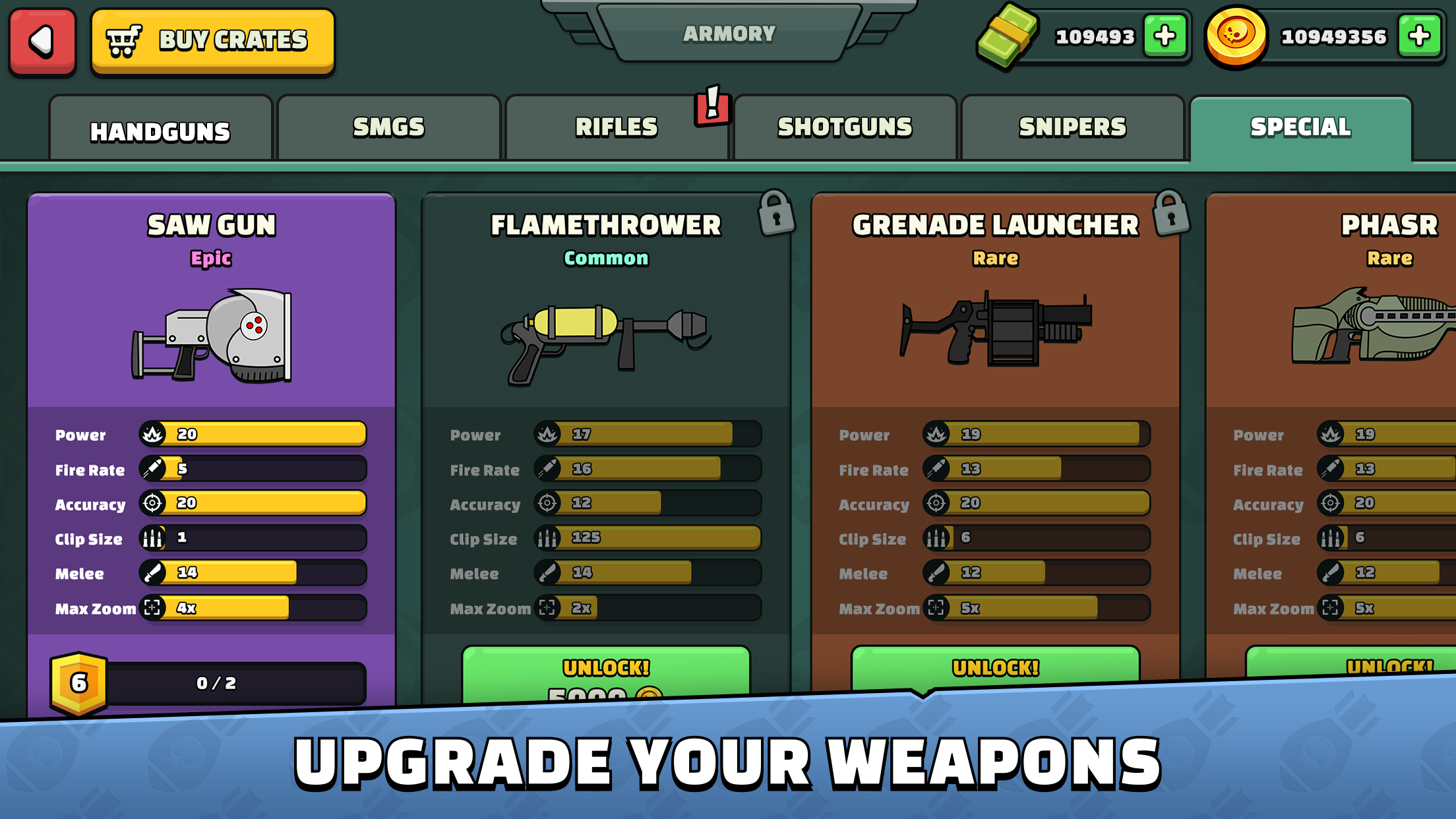Click the Saw Gun upgrade progress bar showing 0/2

coord(218,683)
